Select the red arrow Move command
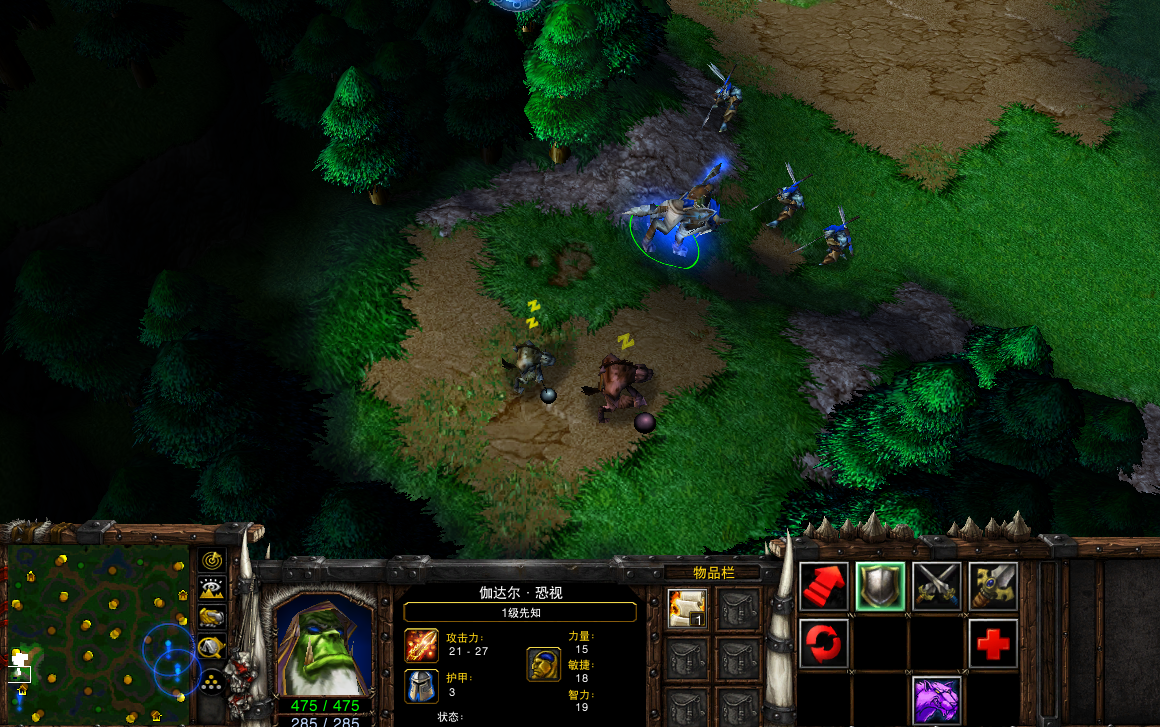1160x727 pixels. [x=824, y=587]
